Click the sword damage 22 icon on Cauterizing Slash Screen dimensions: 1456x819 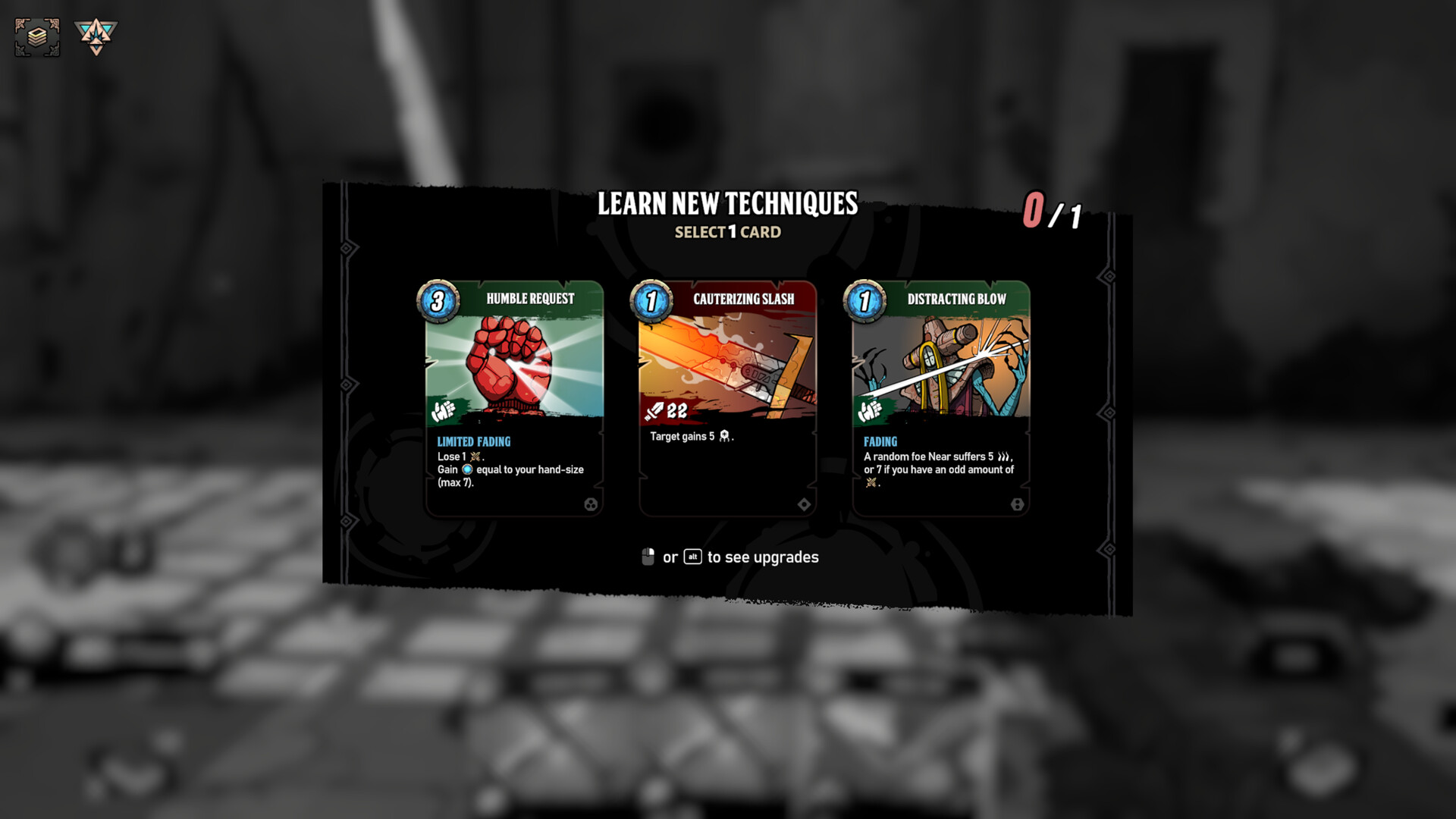pyautogui.click(x=665, y=412)
